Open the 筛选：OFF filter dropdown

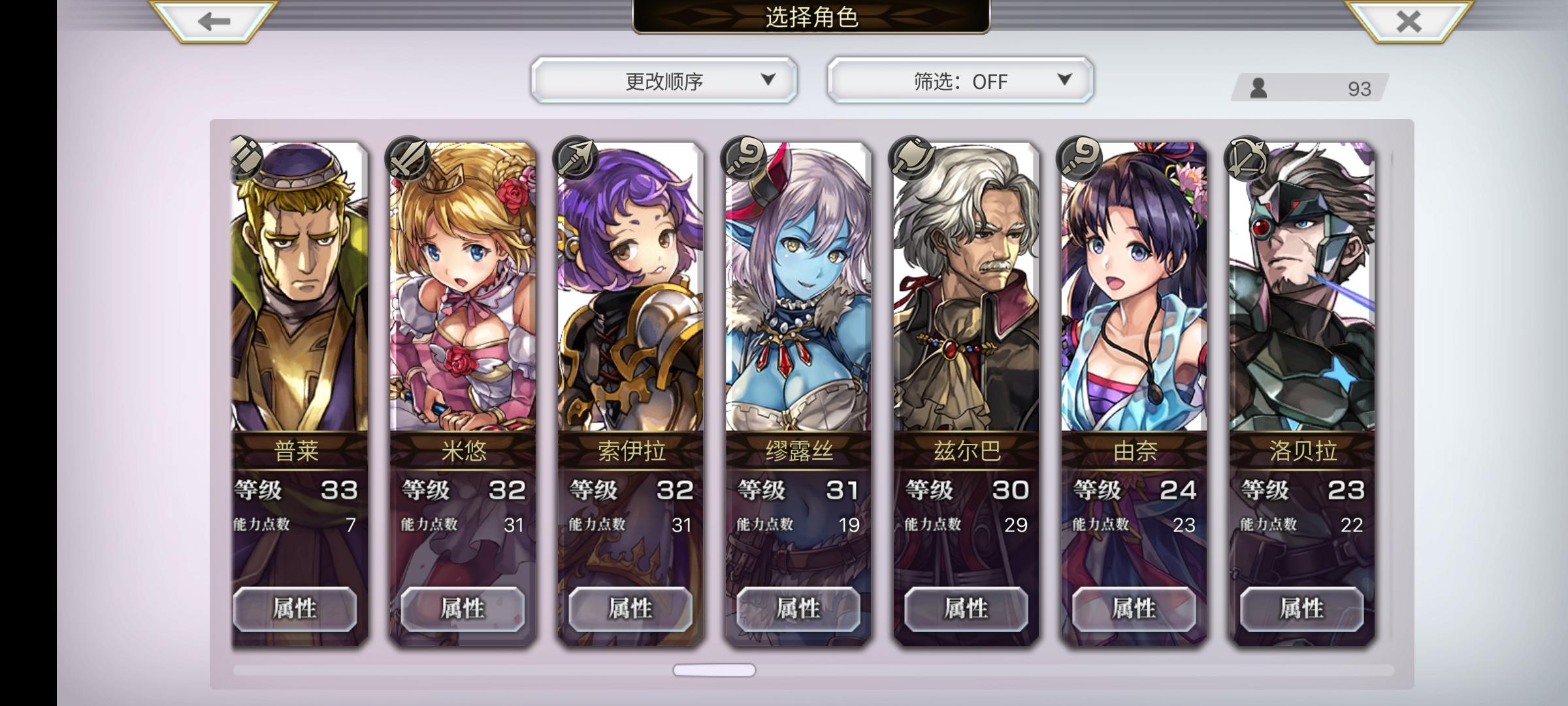(x=958, y=80)
